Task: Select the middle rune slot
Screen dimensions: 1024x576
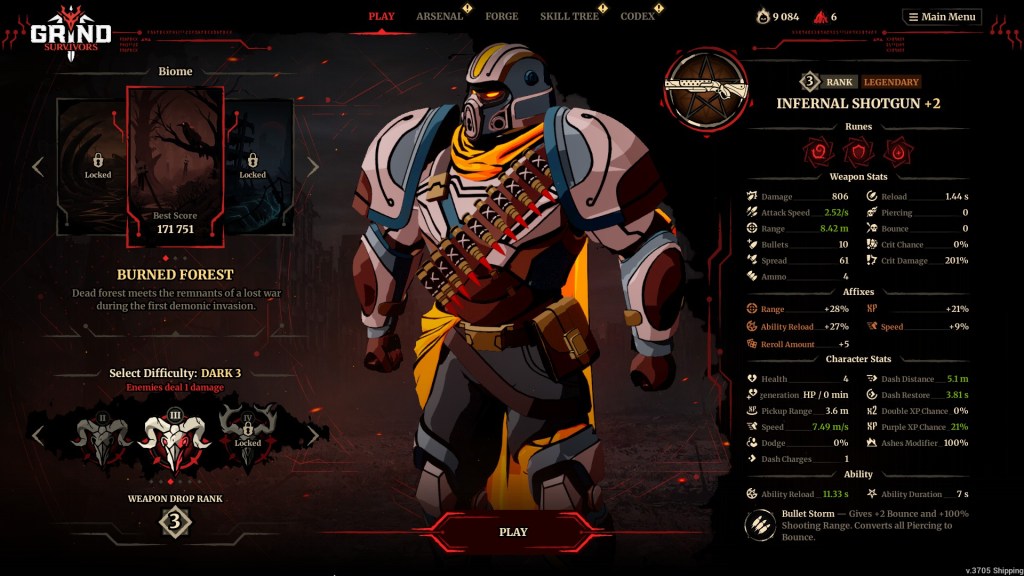Action: [857, 152]
